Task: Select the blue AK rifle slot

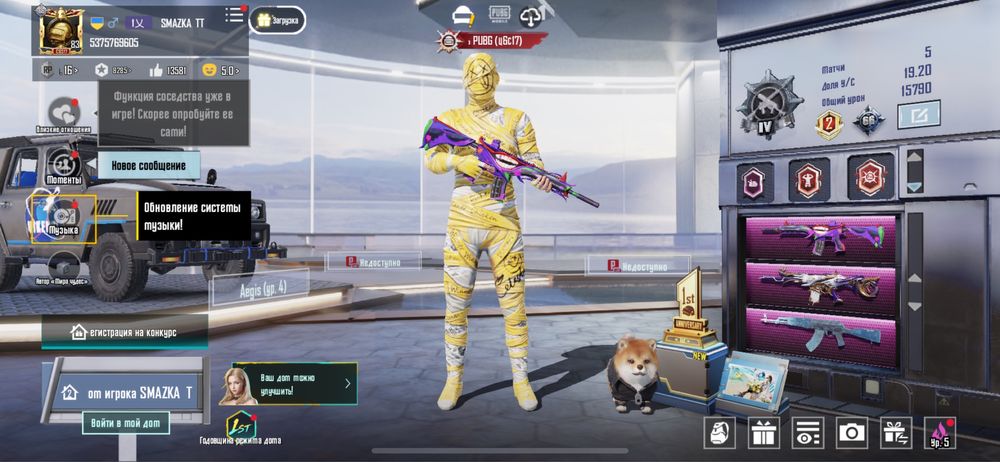Action: pyautogui.click(x=820, y=330)
